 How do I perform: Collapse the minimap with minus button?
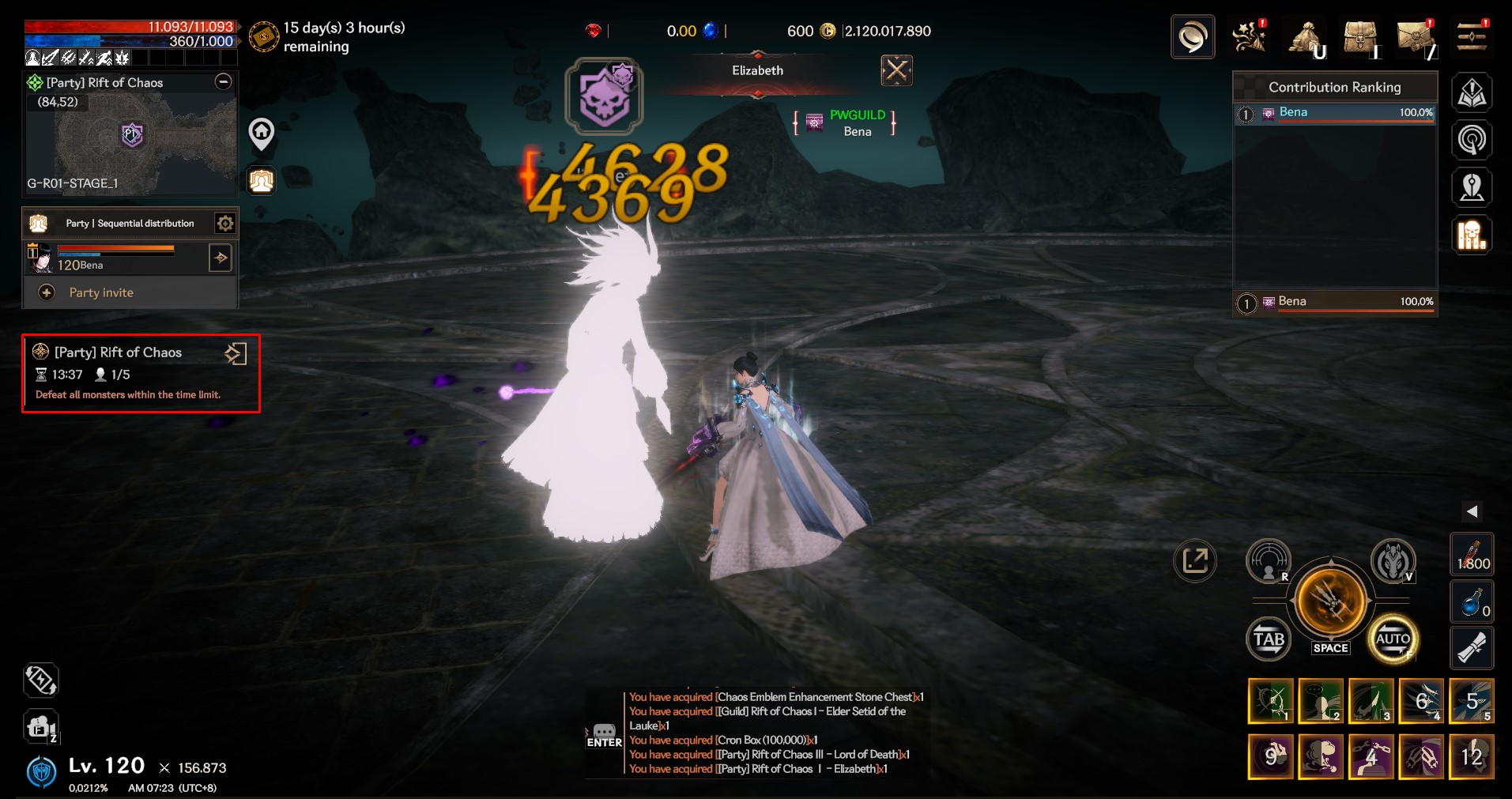click(x=224, y=82)
